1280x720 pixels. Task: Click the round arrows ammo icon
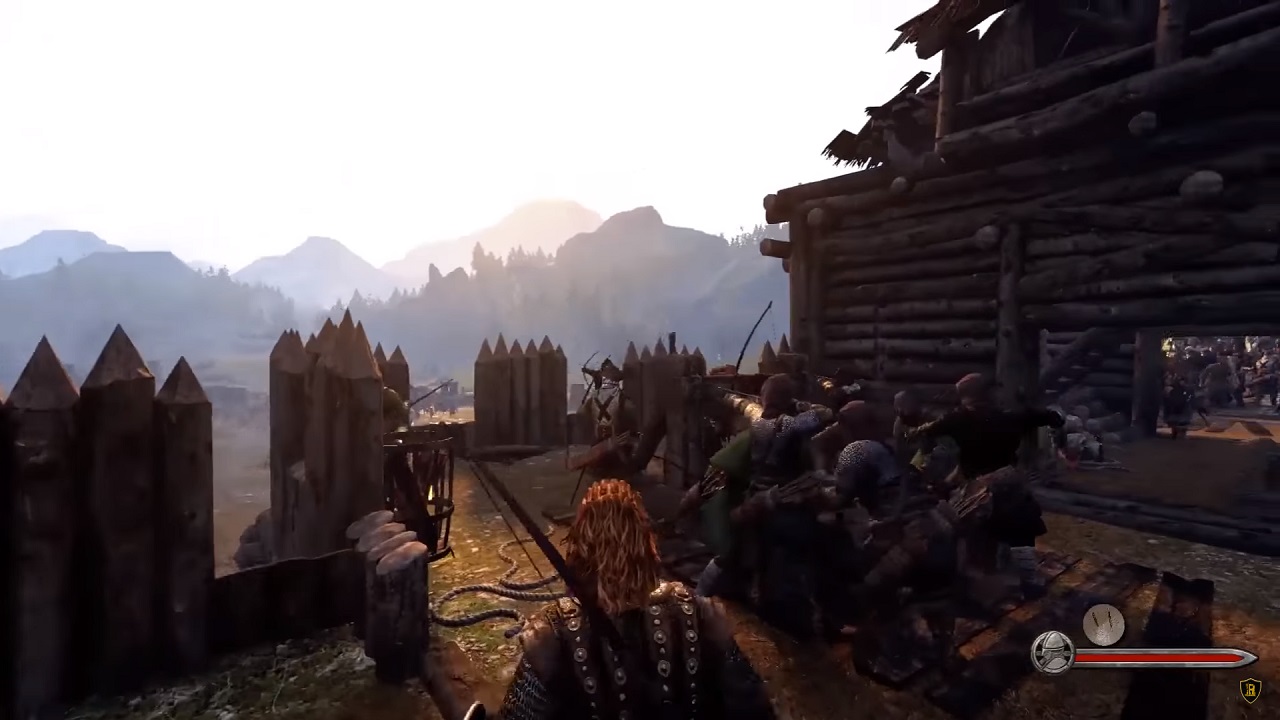click(x=1103, y=625)
